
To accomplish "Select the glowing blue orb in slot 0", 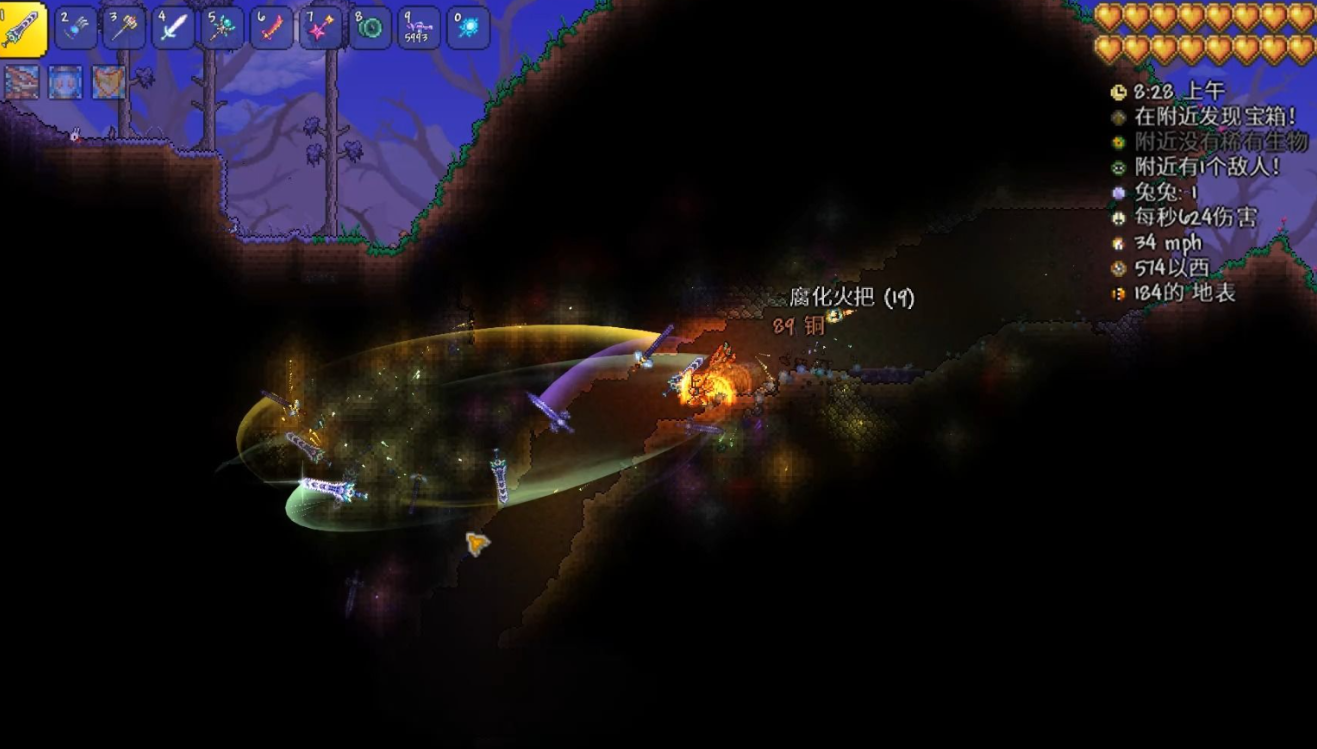I will click(x=468, y=28).
